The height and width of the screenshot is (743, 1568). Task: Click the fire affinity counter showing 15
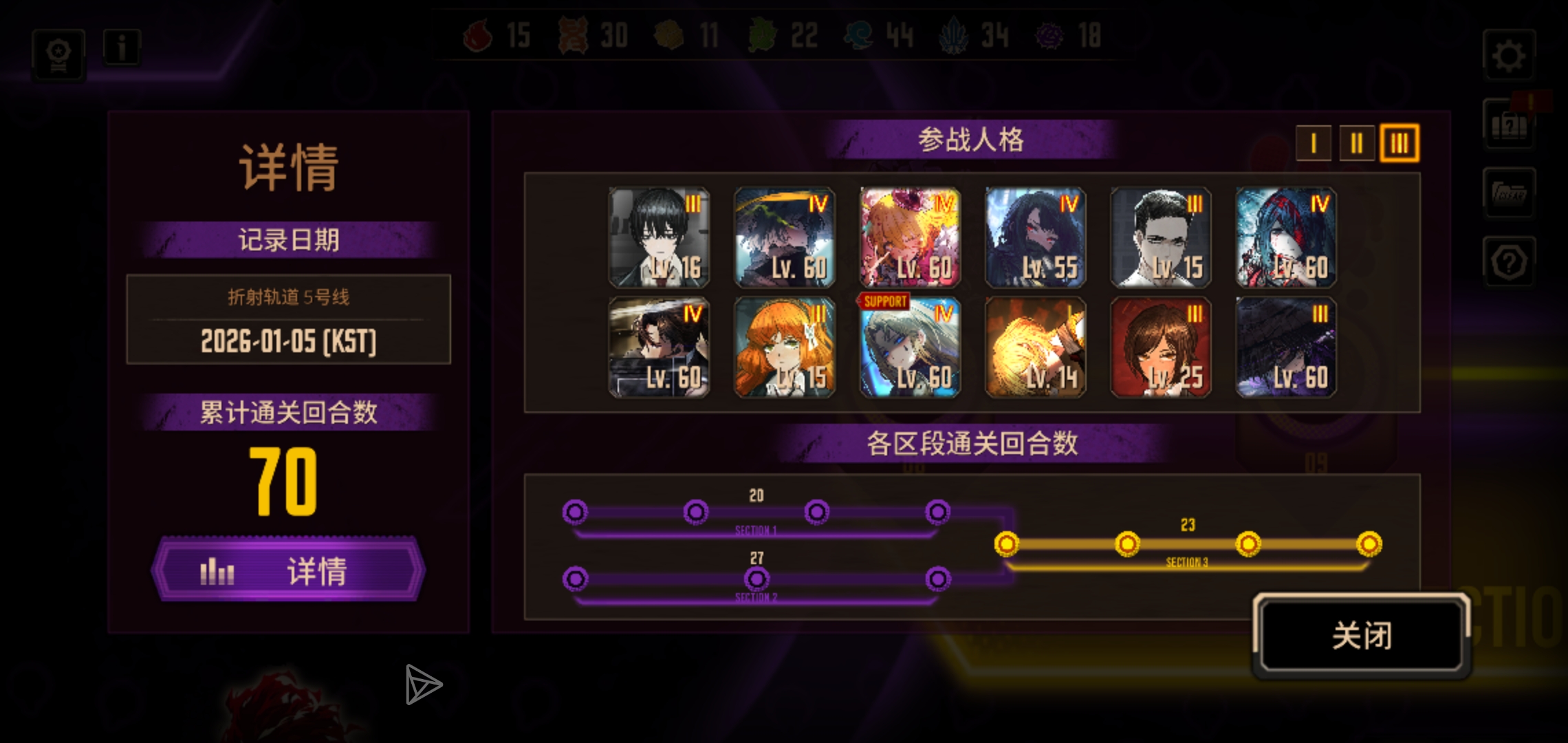click(499, 36)
